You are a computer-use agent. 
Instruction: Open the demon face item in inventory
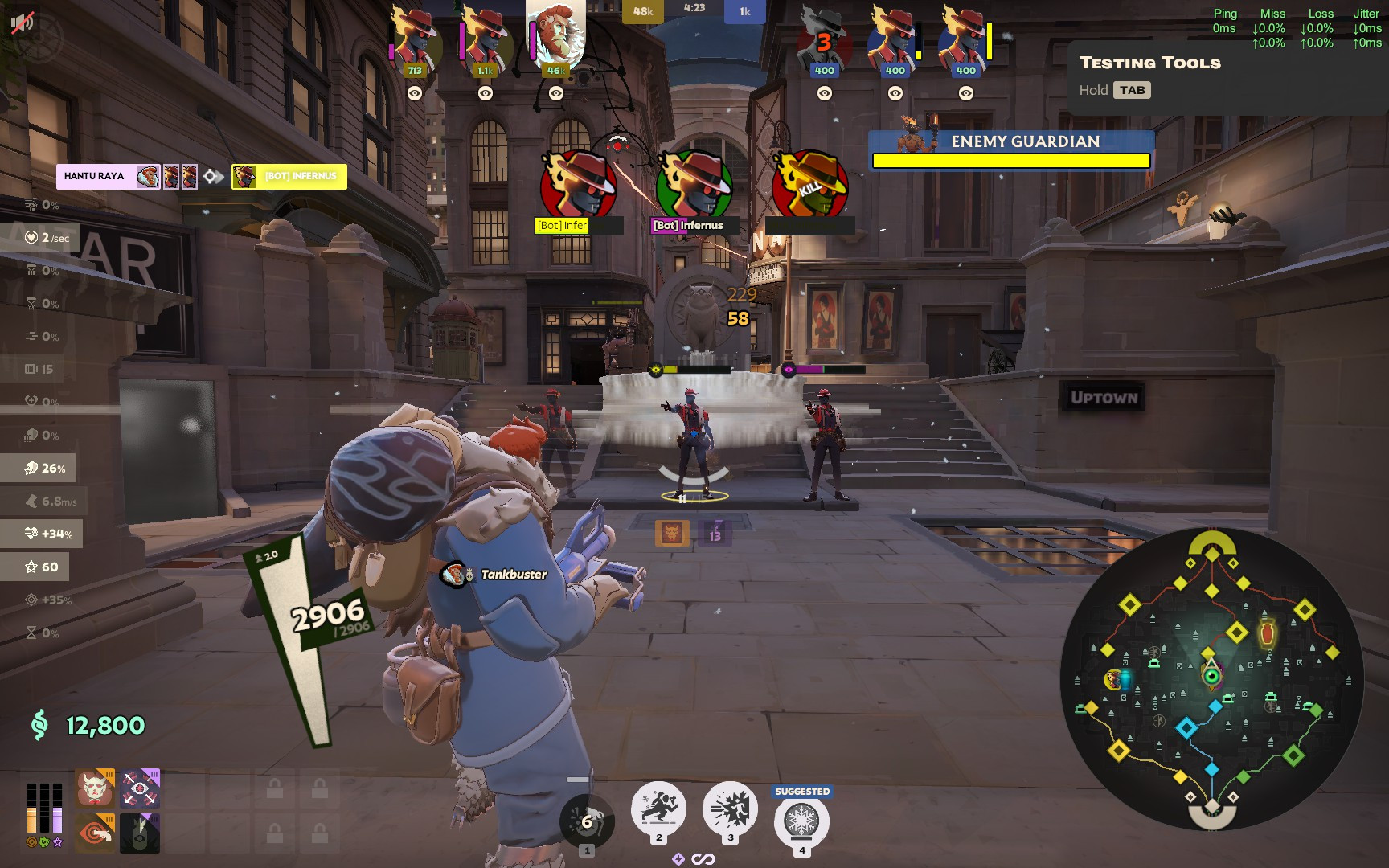pyautogui.click(x=93, y=788)
